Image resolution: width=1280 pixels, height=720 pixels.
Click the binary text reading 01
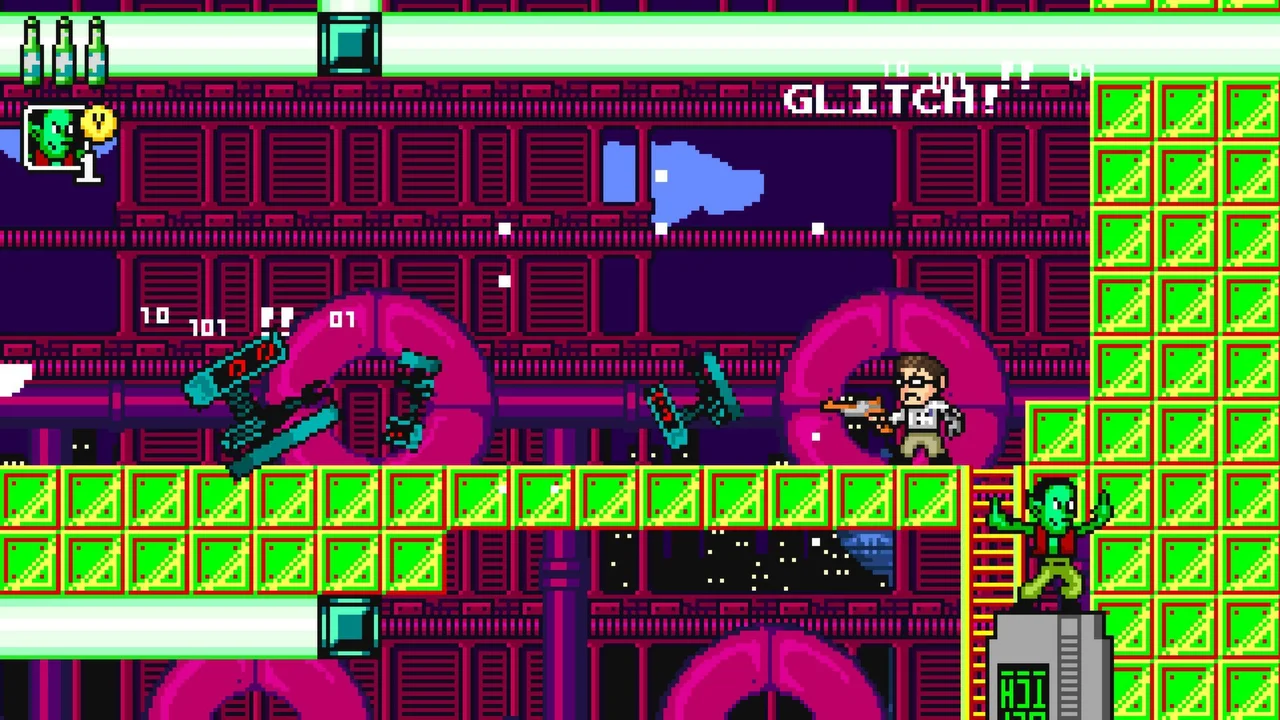343,320
